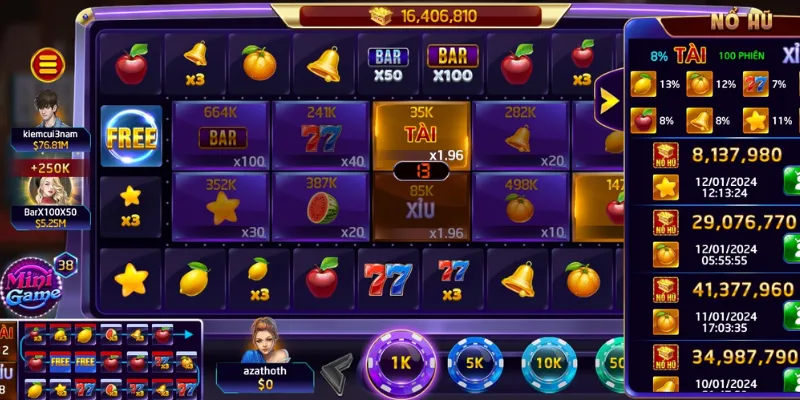This screenshot has width=800, height=400.
Task: Place a bet on the orange x10 tile
Action: pos(520,206)
